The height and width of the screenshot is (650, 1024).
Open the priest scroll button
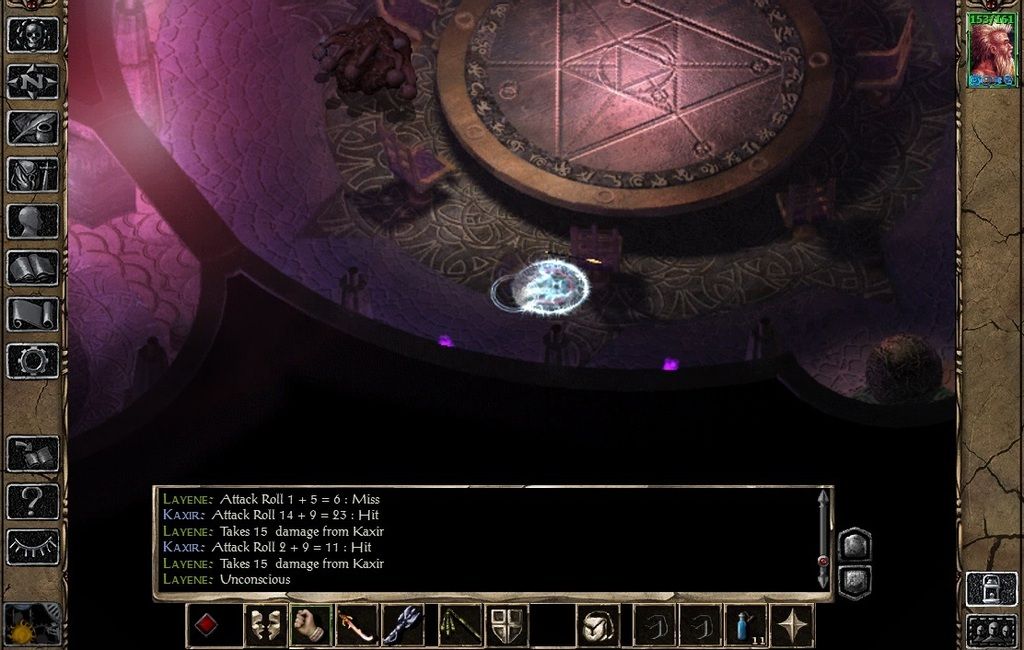33,314
